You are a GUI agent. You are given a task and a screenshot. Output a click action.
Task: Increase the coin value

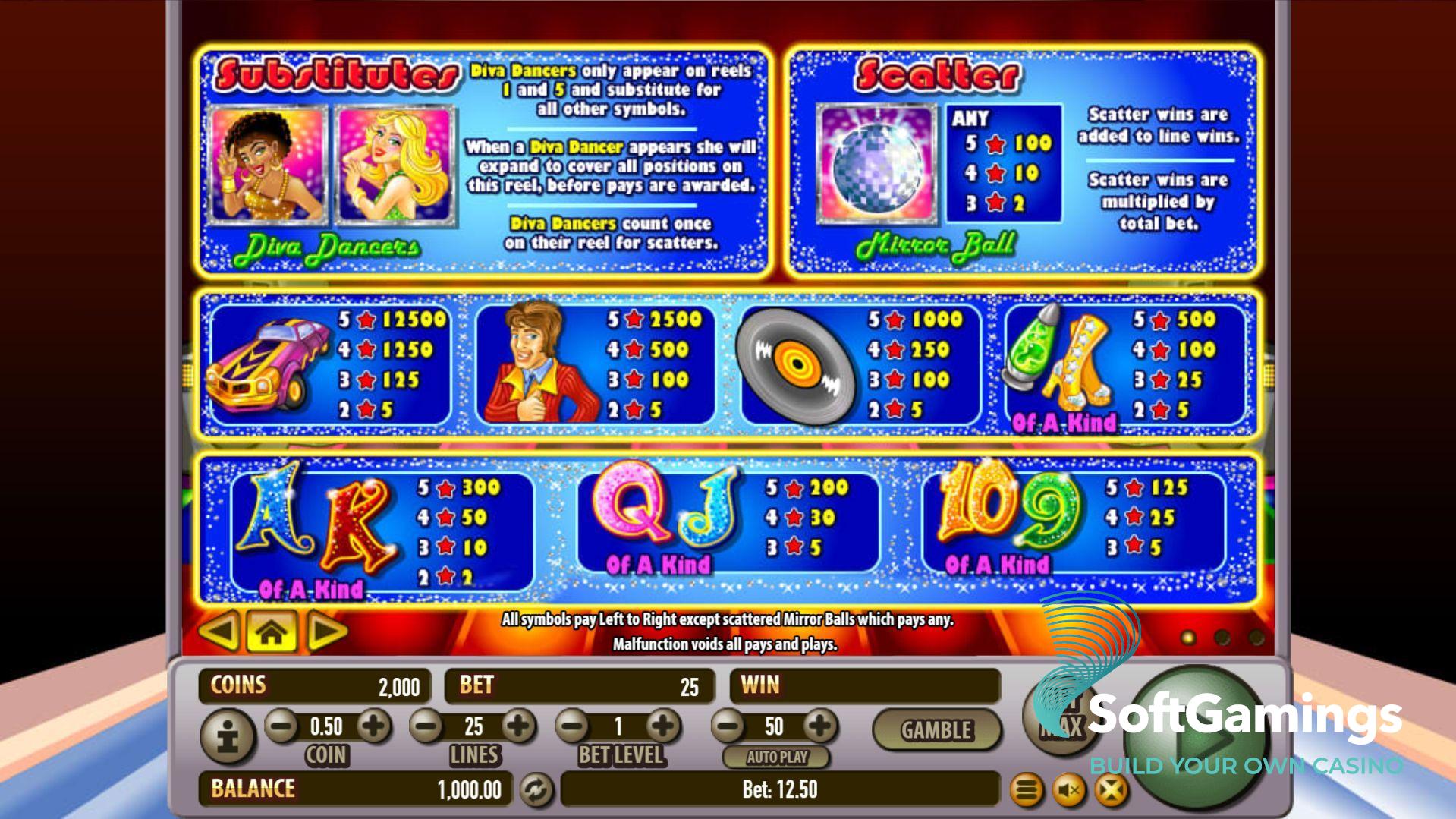pos(373,726)
